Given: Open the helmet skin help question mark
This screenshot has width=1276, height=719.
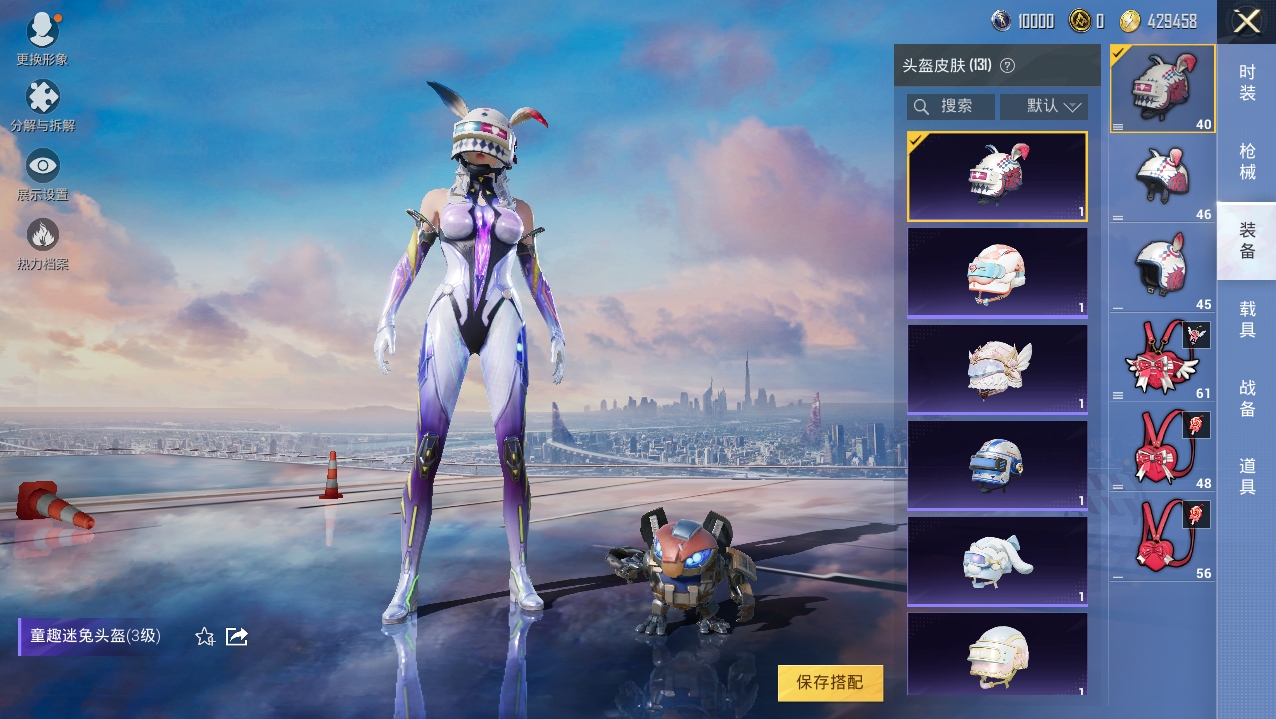Looking at the screenshot, I should coord(1007,66).
